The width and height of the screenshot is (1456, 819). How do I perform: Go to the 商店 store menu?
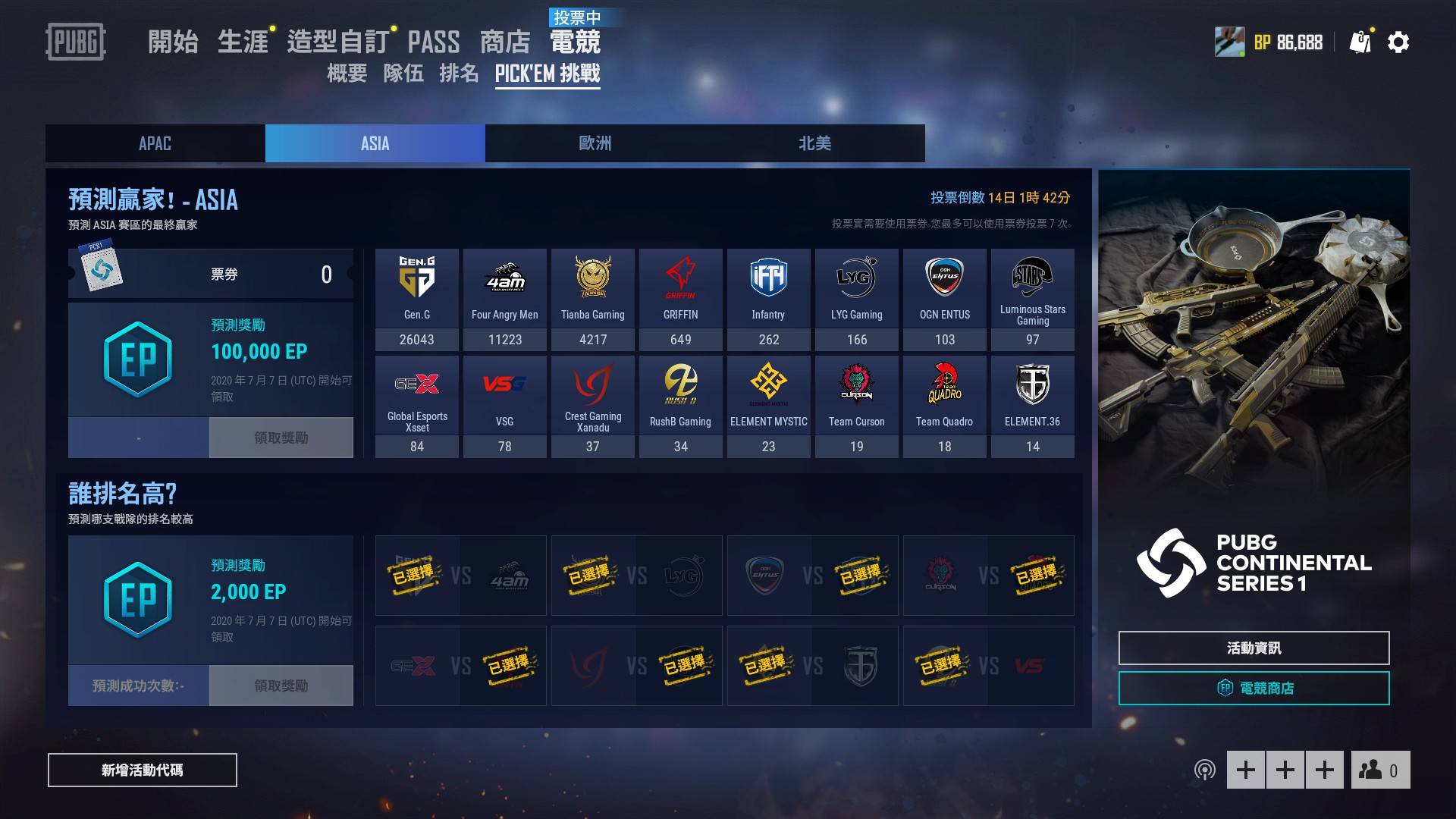504,42
